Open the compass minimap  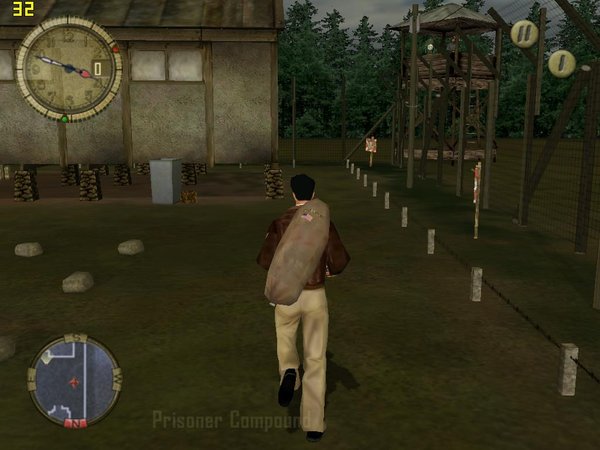click(75, 381)
